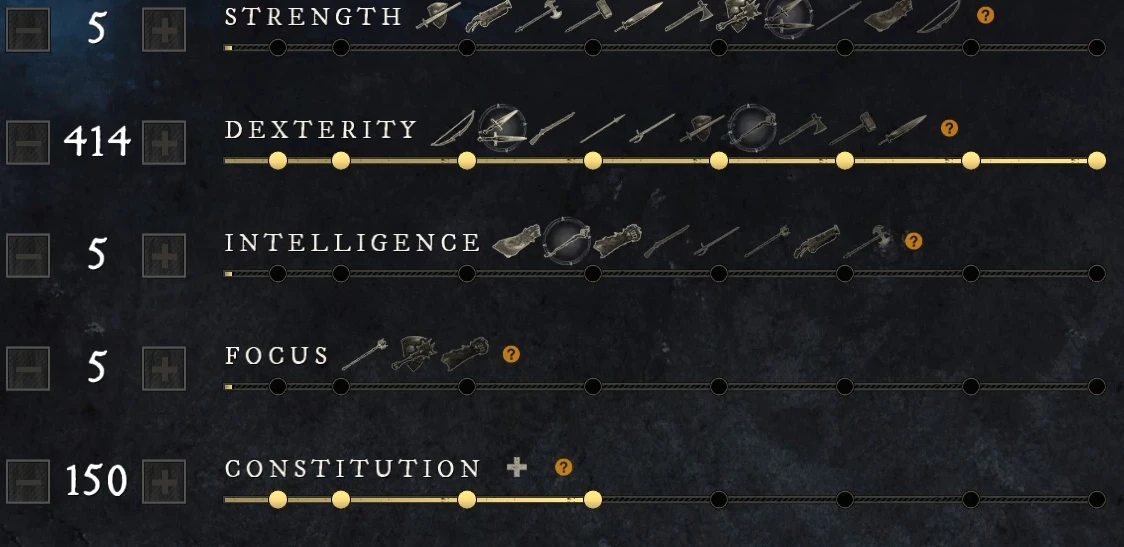Image resolution: width=1124 pixels, height=547 pixels.
Task: Raise Intelligence using its plus button
Action: [164, 255]
